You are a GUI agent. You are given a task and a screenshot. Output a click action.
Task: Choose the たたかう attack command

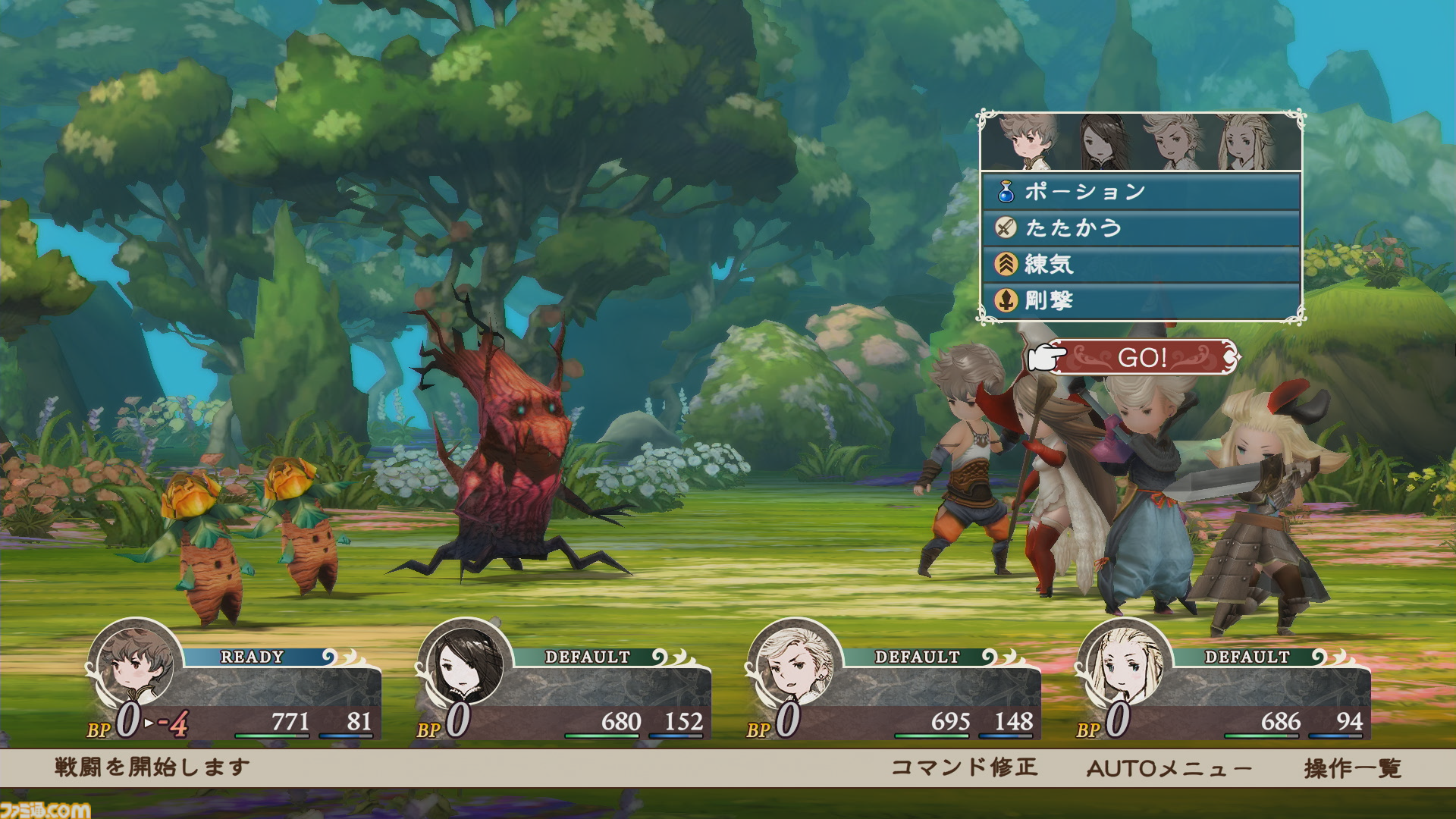coord(1141,228)
